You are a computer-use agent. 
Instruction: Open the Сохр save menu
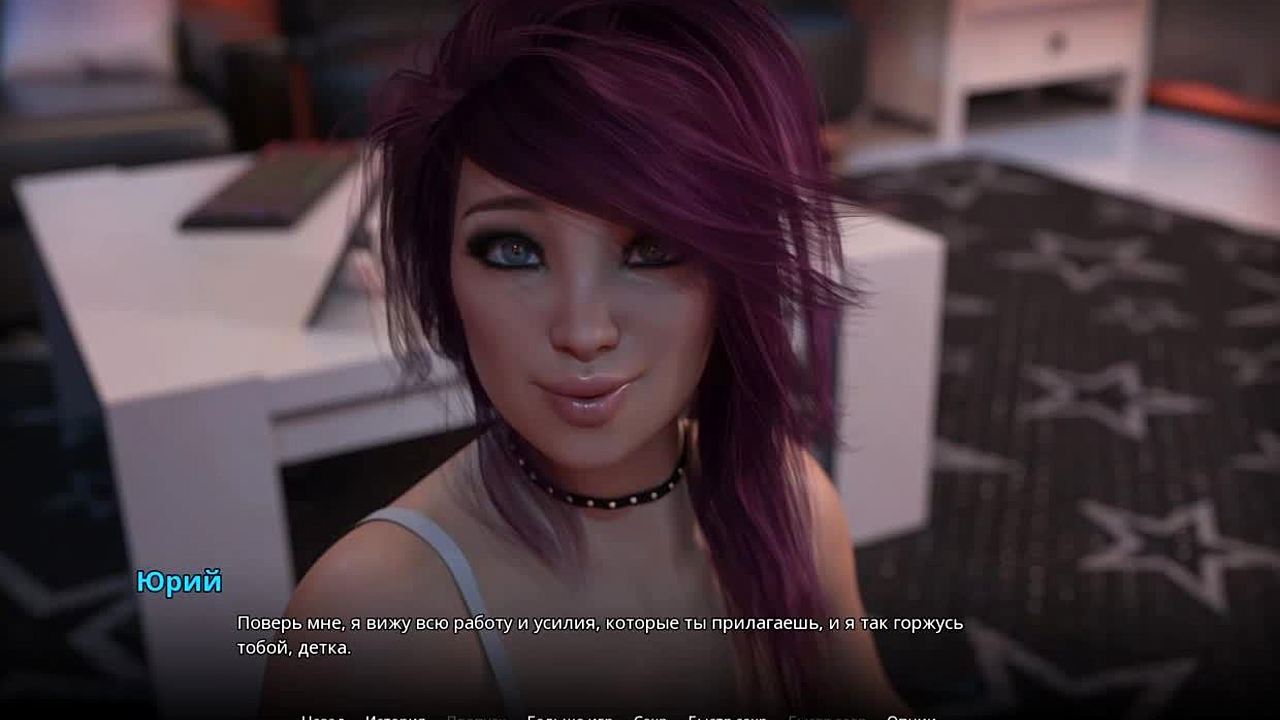pos(650,717)
